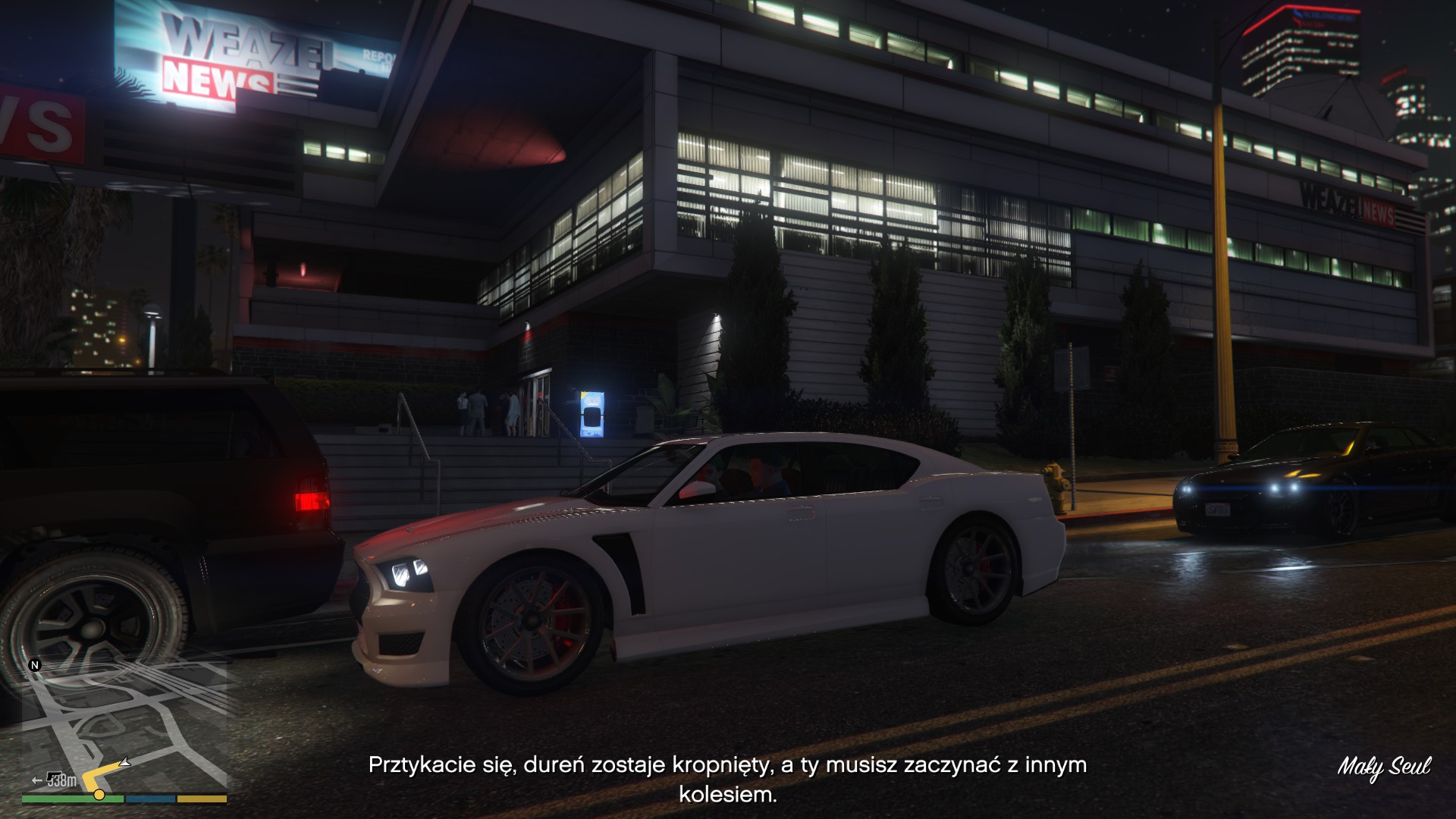The width and height of the screenshot is (1456, 819).
Task: Select the white player arrow on the minimap
Action: point(126,762)
